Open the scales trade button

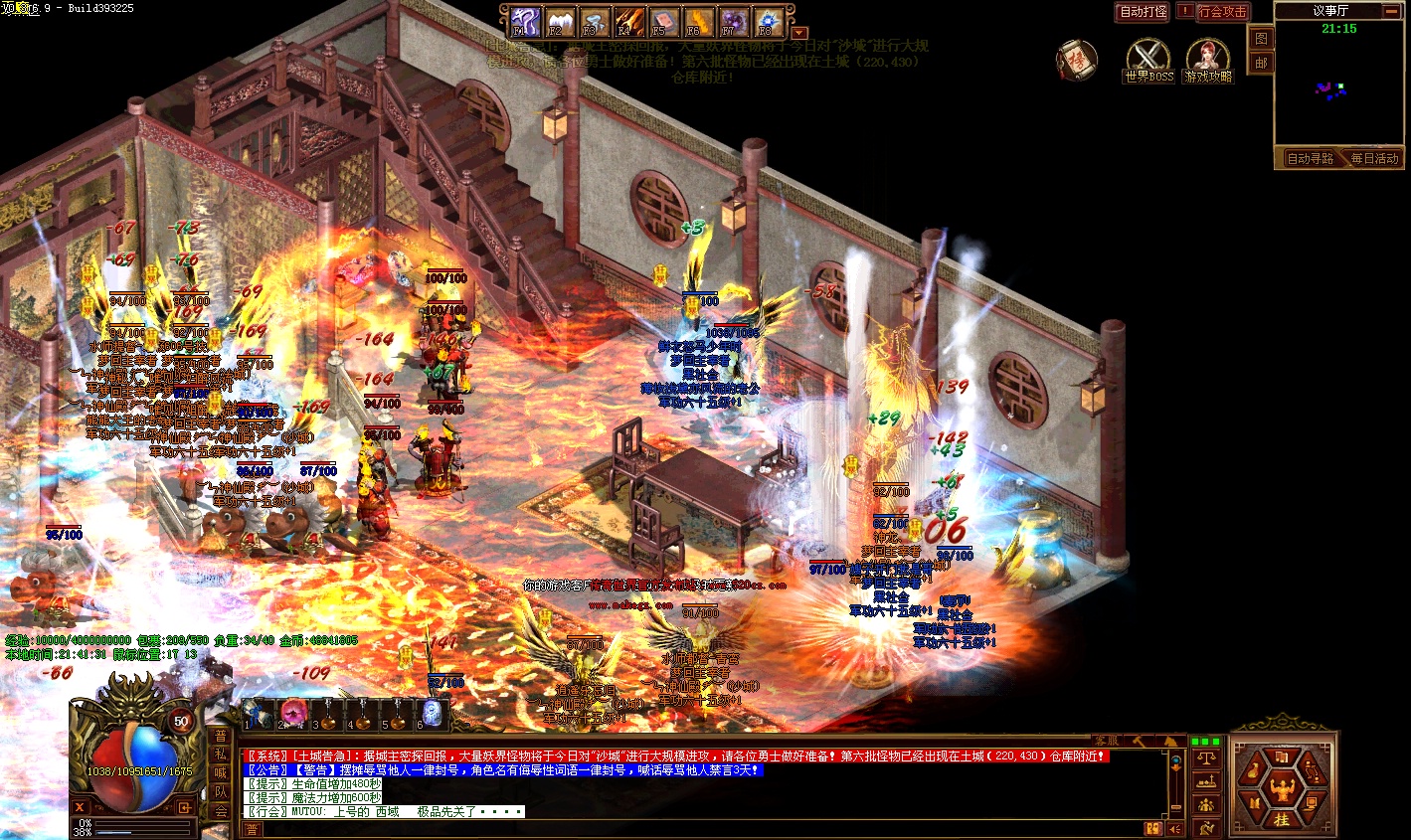pos(1206,759)
